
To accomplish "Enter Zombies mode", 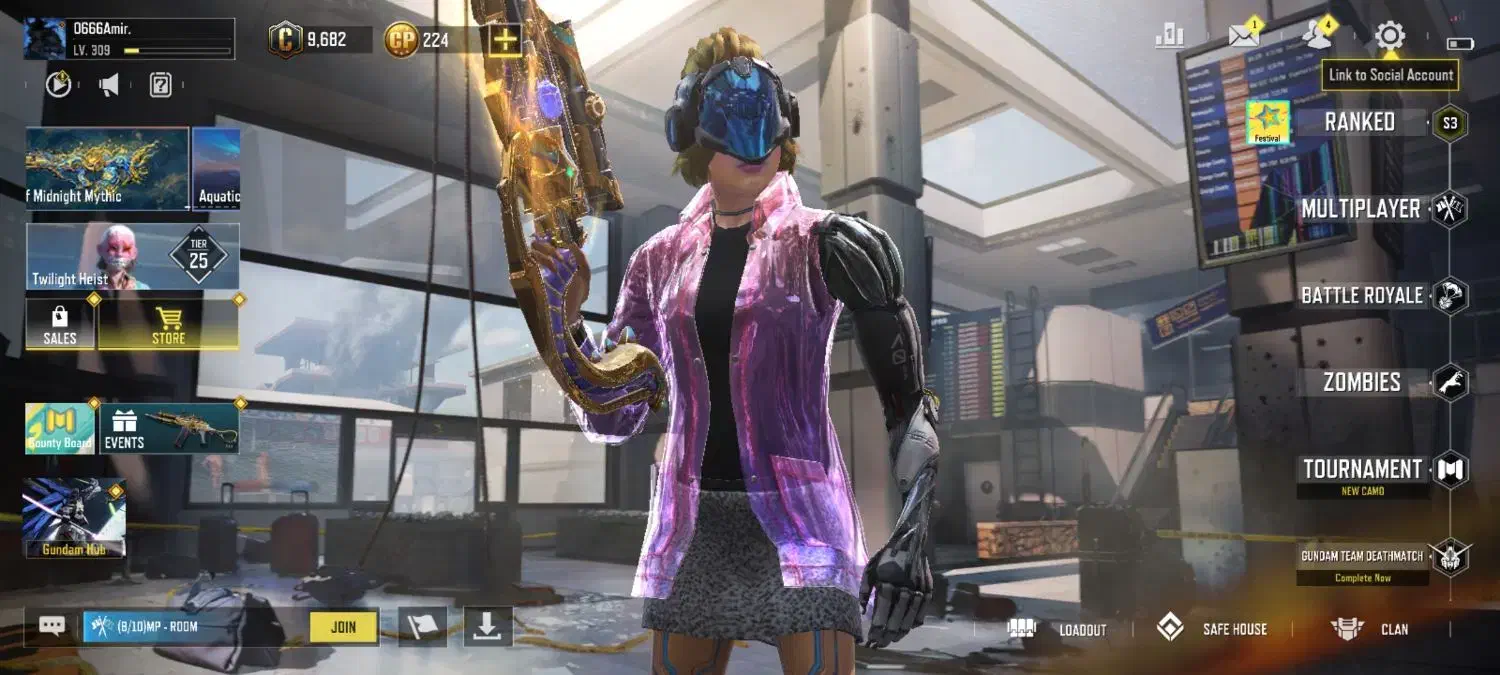I will point(1361,382).
